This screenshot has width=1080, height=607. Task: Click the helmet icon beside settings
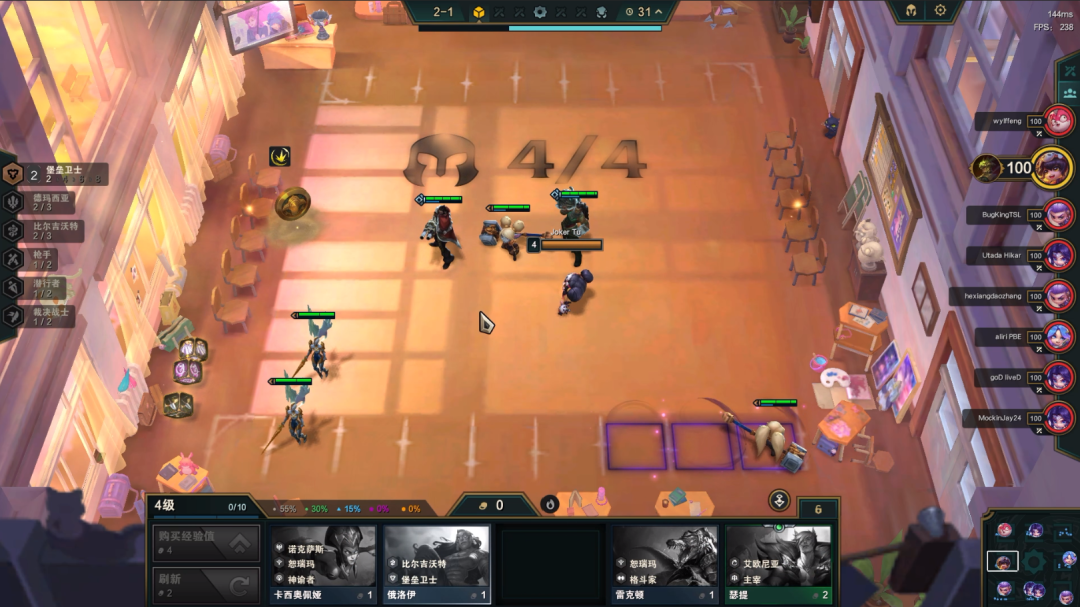[911, 11]
